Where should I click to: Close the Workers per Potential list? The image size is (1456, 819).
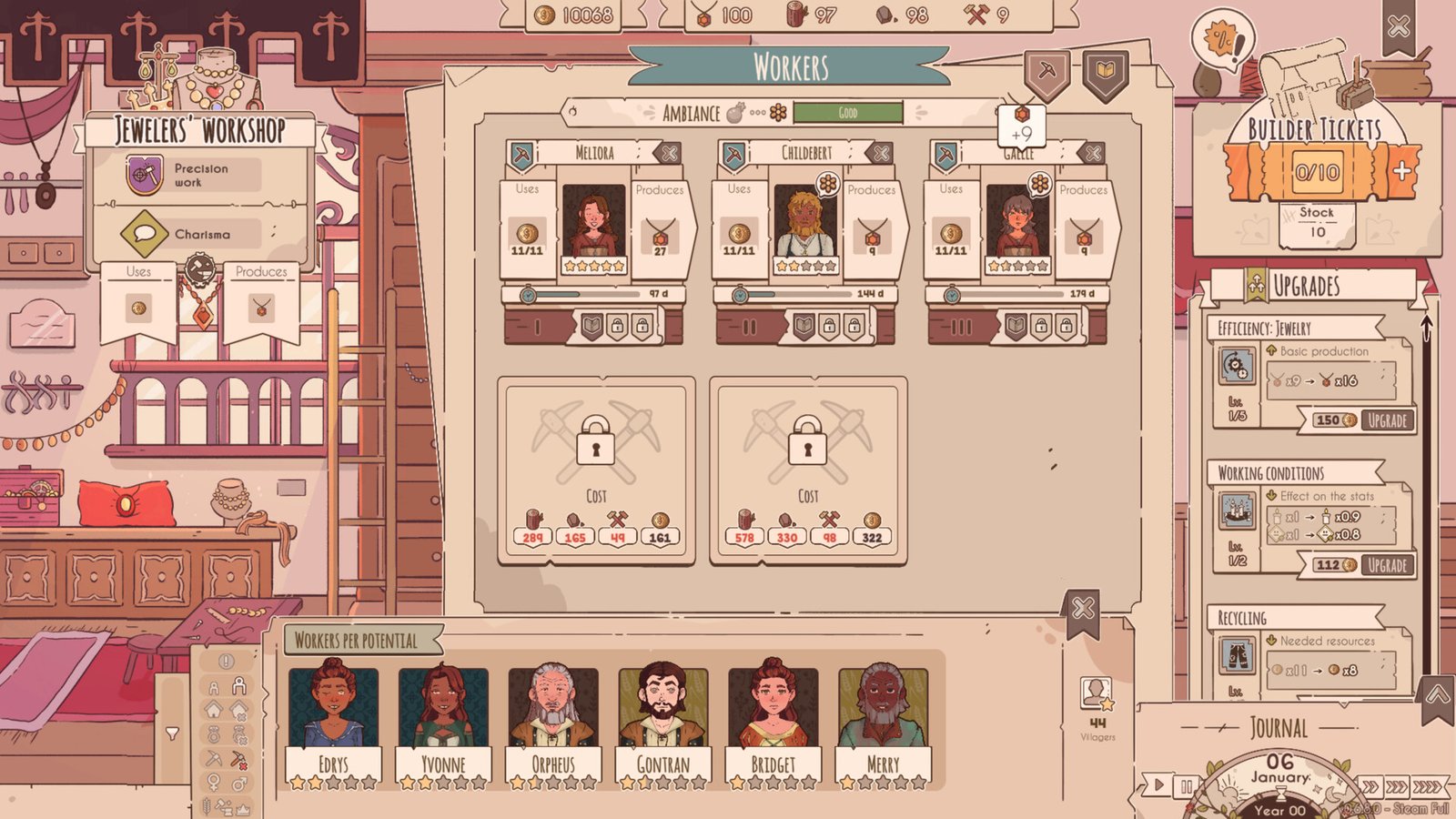(1082, 608)
